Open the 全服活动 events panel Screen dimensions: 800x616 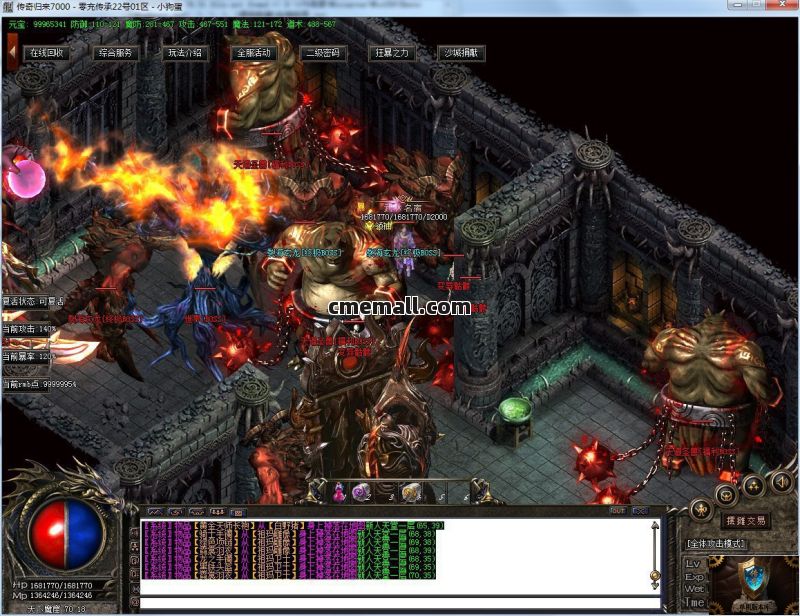253,53
